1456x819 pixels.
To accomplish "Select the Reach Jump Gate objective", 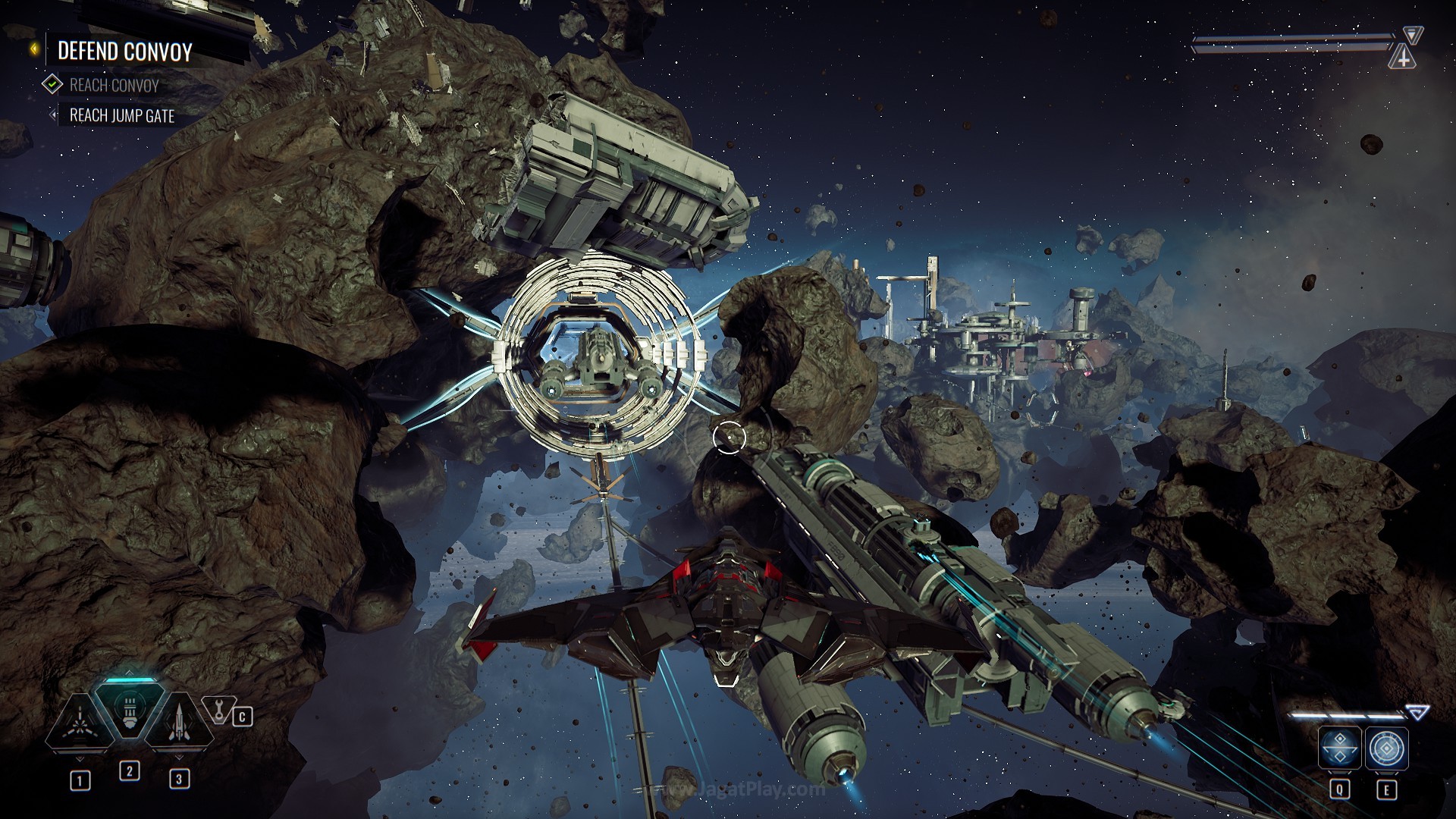I will point(121,116).
